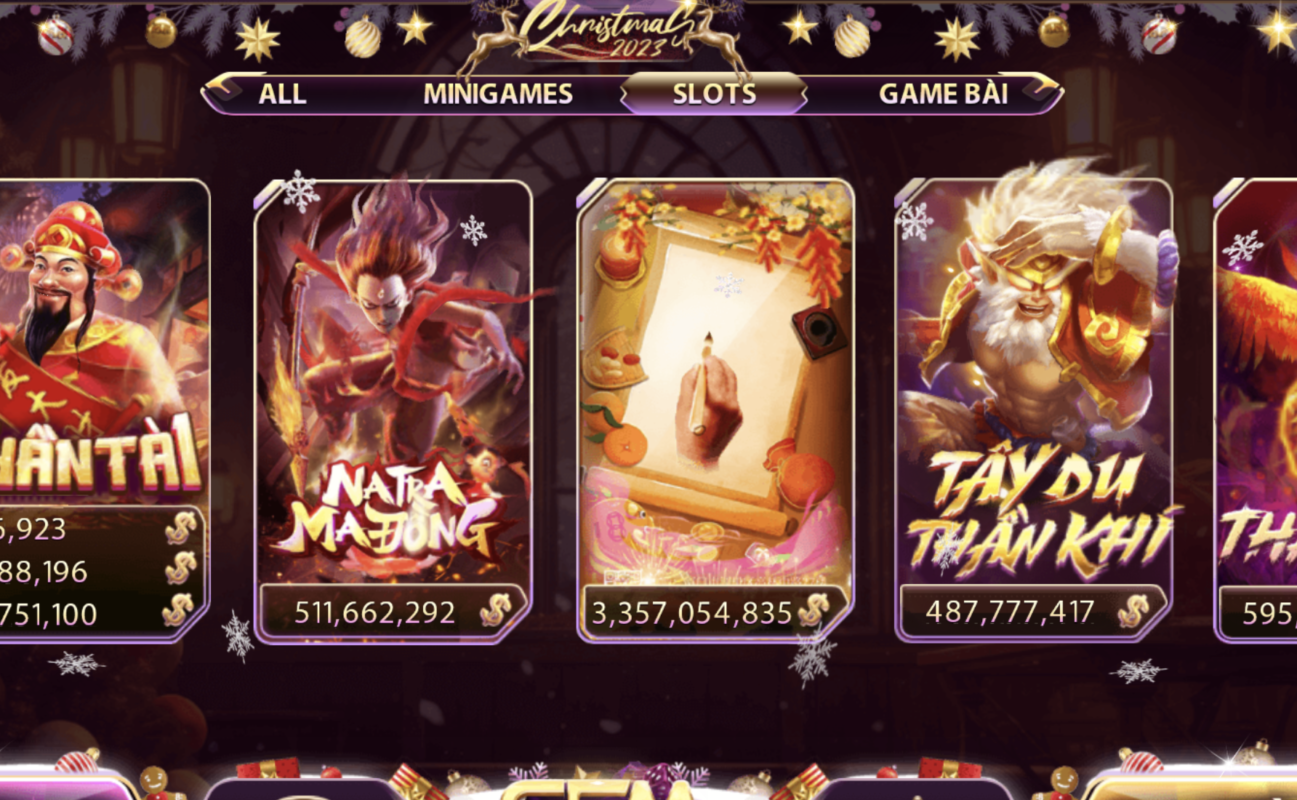
Task: Click the dollar icon beside Natra Ma Đồng jackpot
Action: pyautogui.click(x=493, y=608)
